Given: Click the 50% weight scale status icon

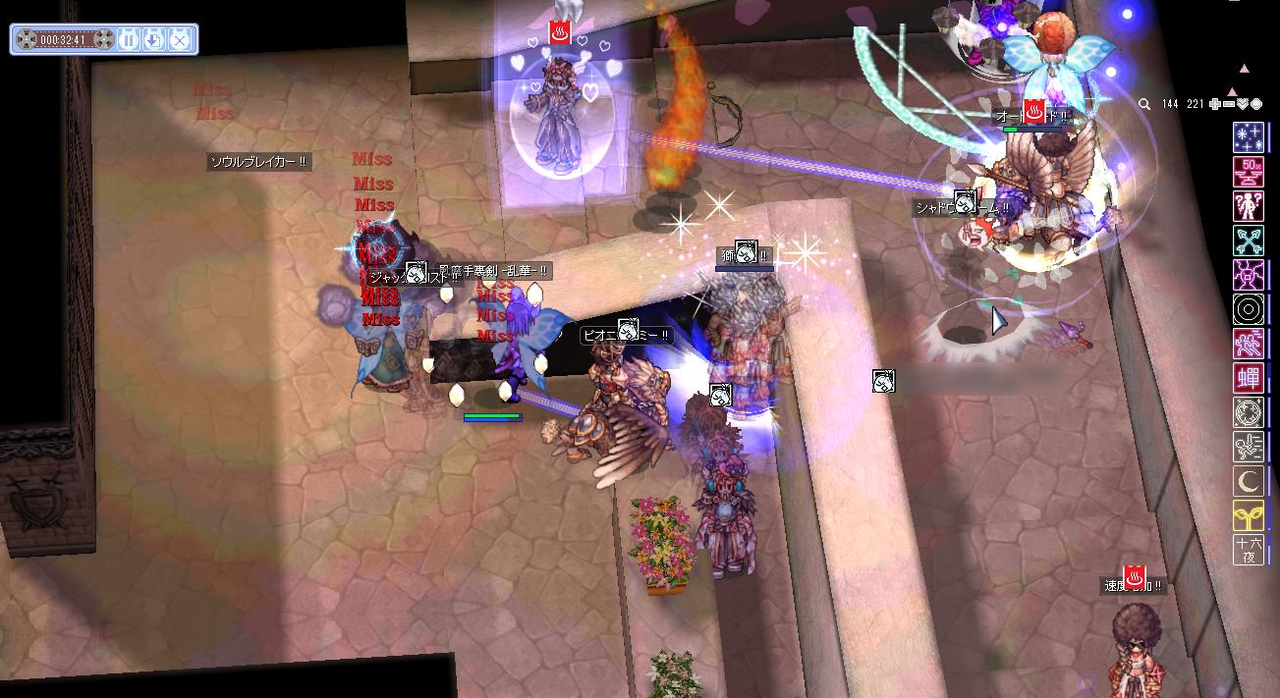Looking at the screenshot, I should (1248, 172).
